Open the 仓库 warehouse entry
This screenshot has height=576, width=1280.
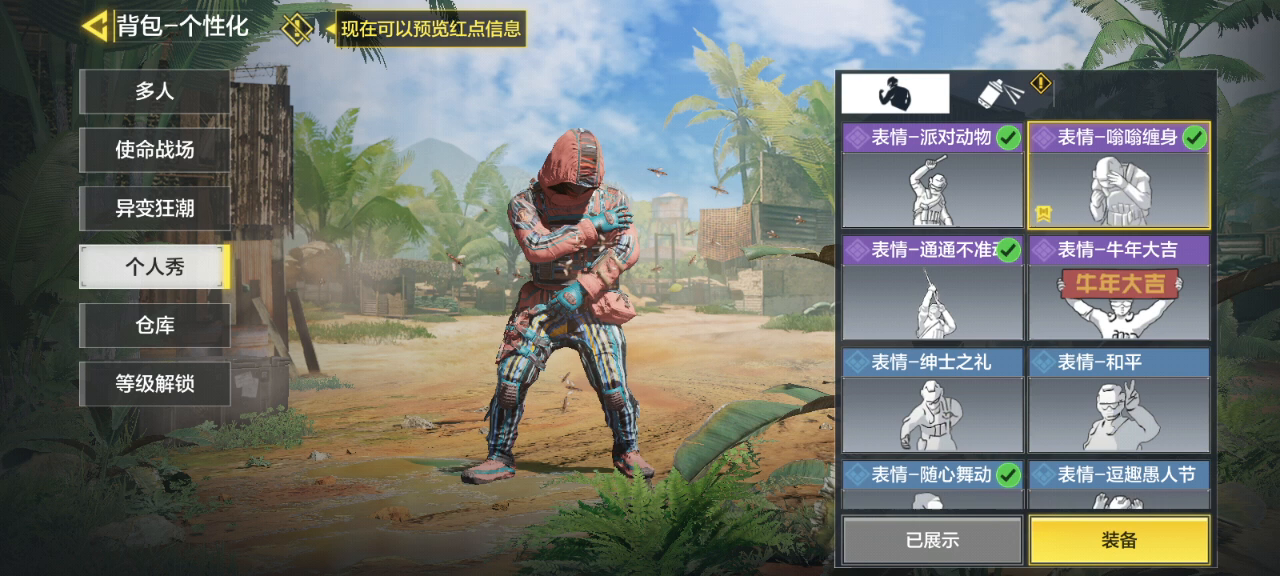pyautogui.click(x=155, y=325)
